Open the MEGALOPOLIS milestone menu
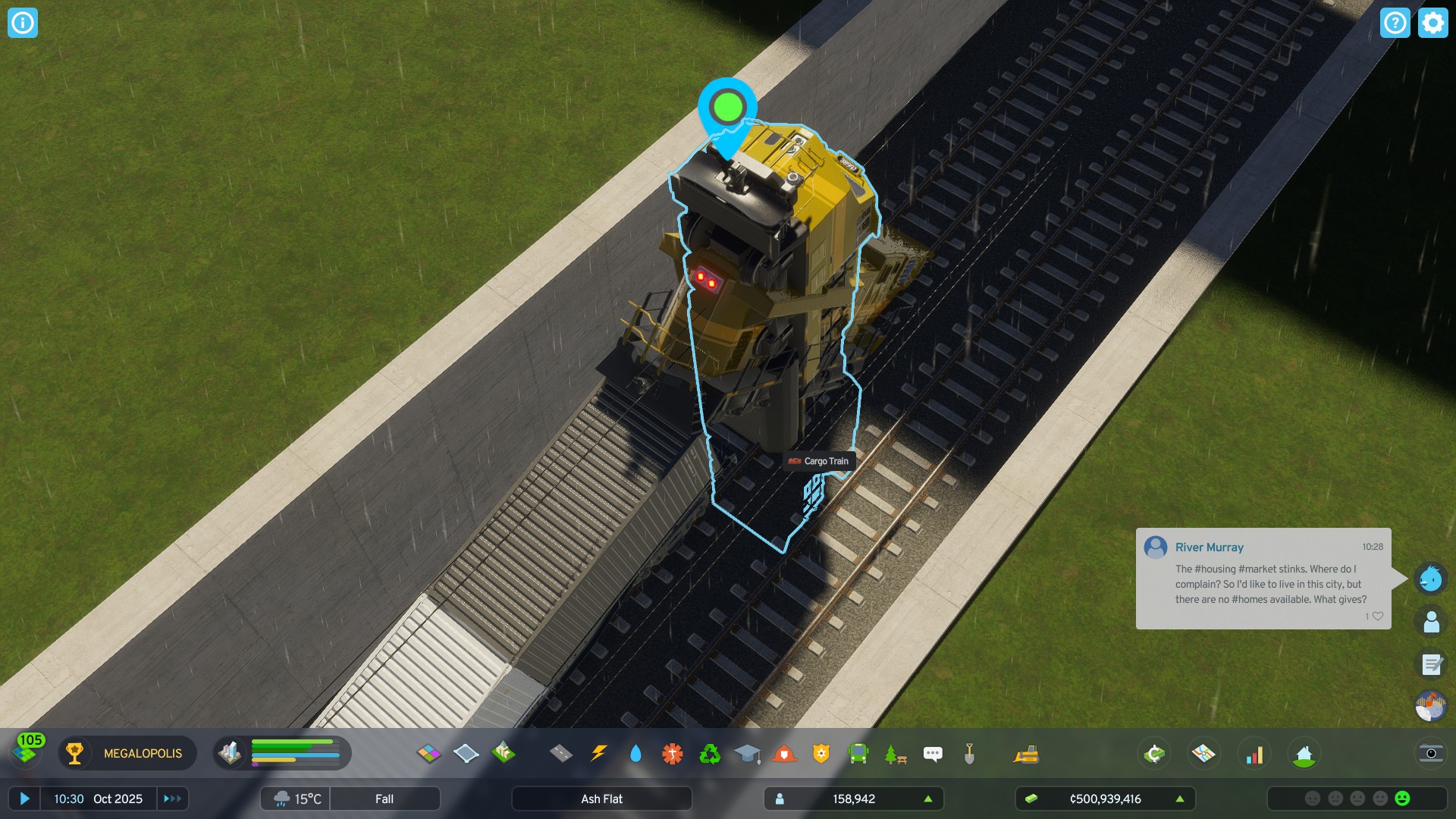This screenshot has height=819, width=1456. pyautogui.click(x=127, y=753)
